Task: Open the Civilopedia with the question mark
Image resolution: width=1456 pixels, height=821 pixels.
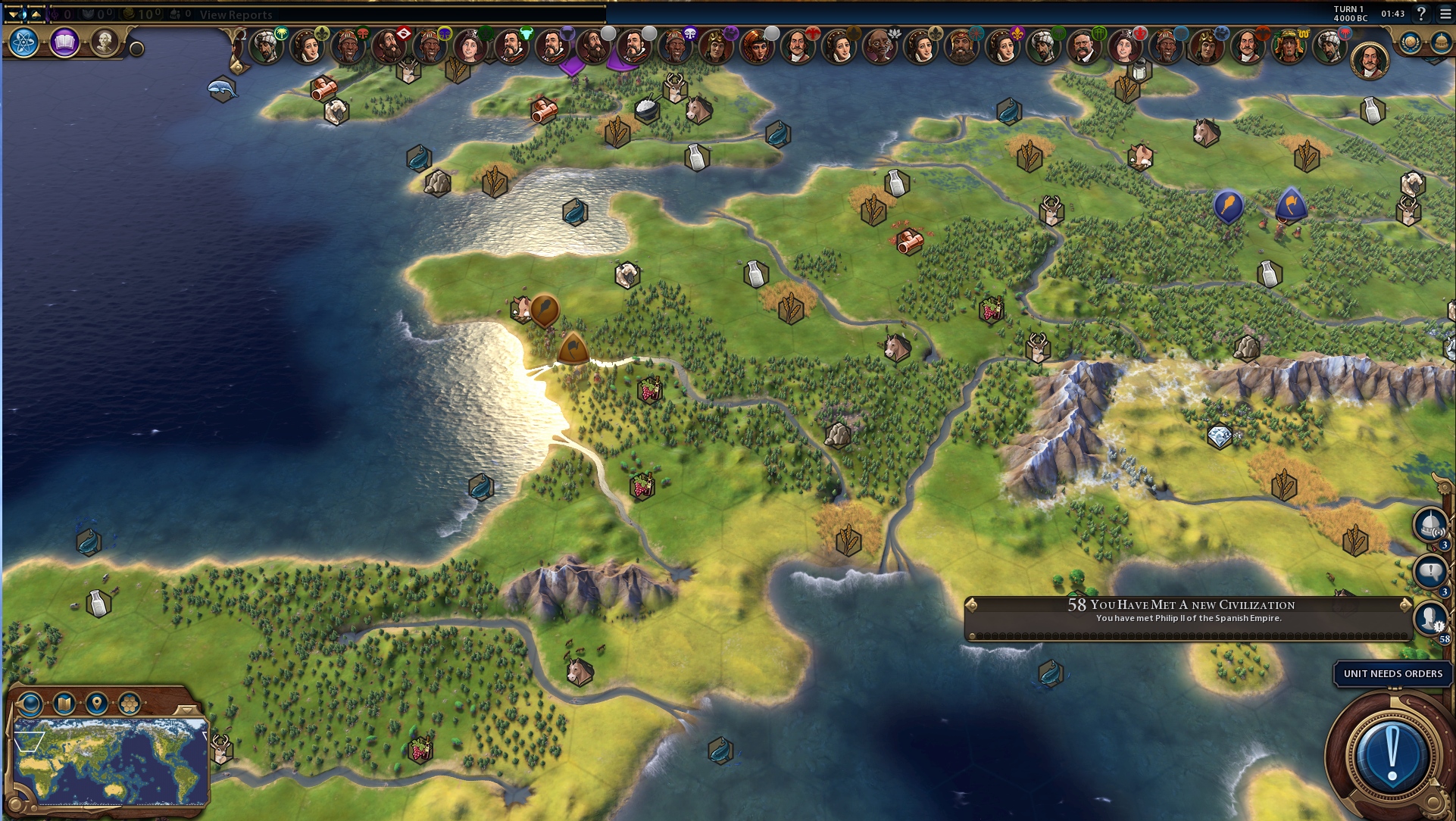Action: tap(1423, 14)
